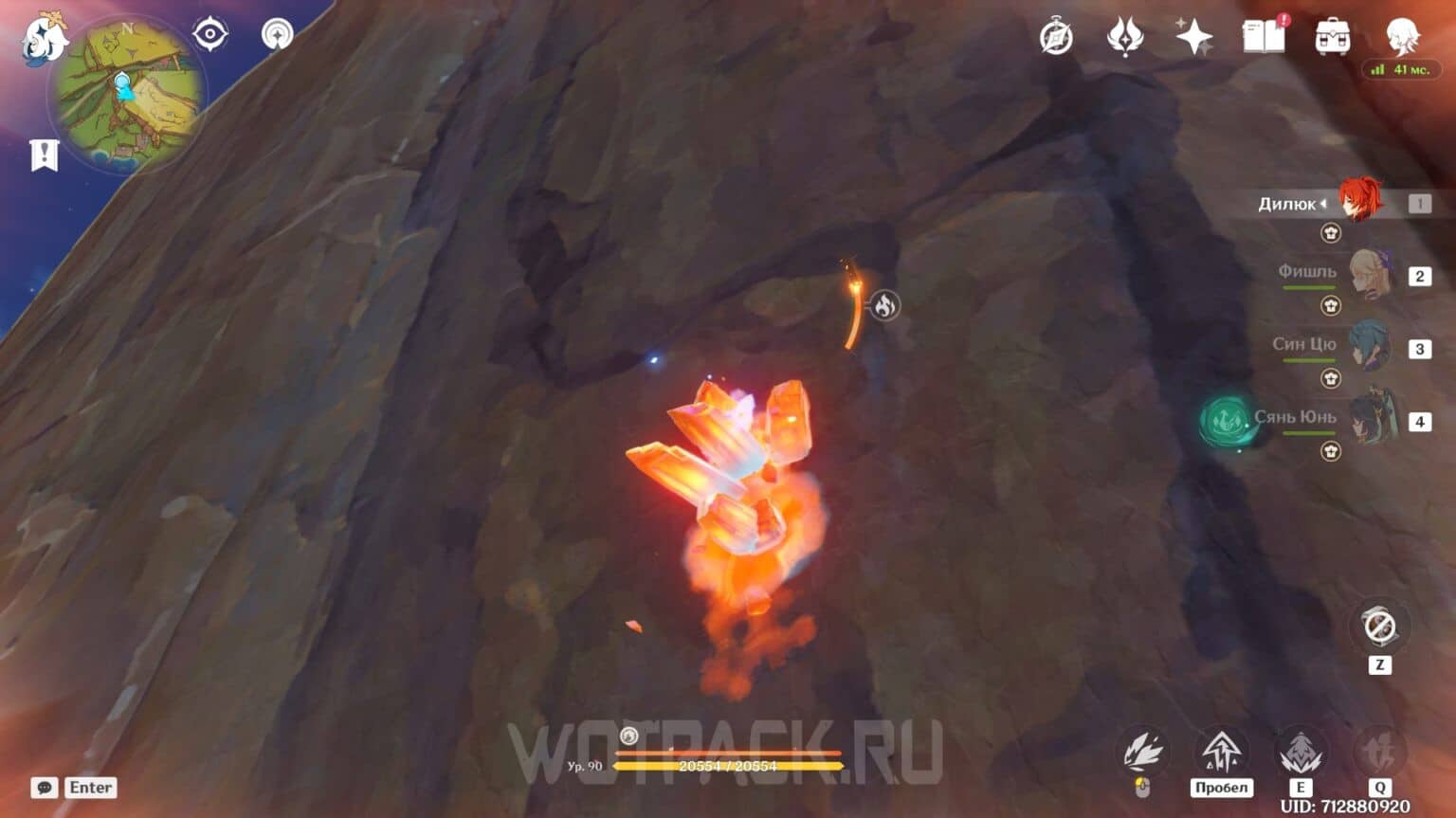
Task: Open the Wish menu star icon
Action: point(1195,36)
